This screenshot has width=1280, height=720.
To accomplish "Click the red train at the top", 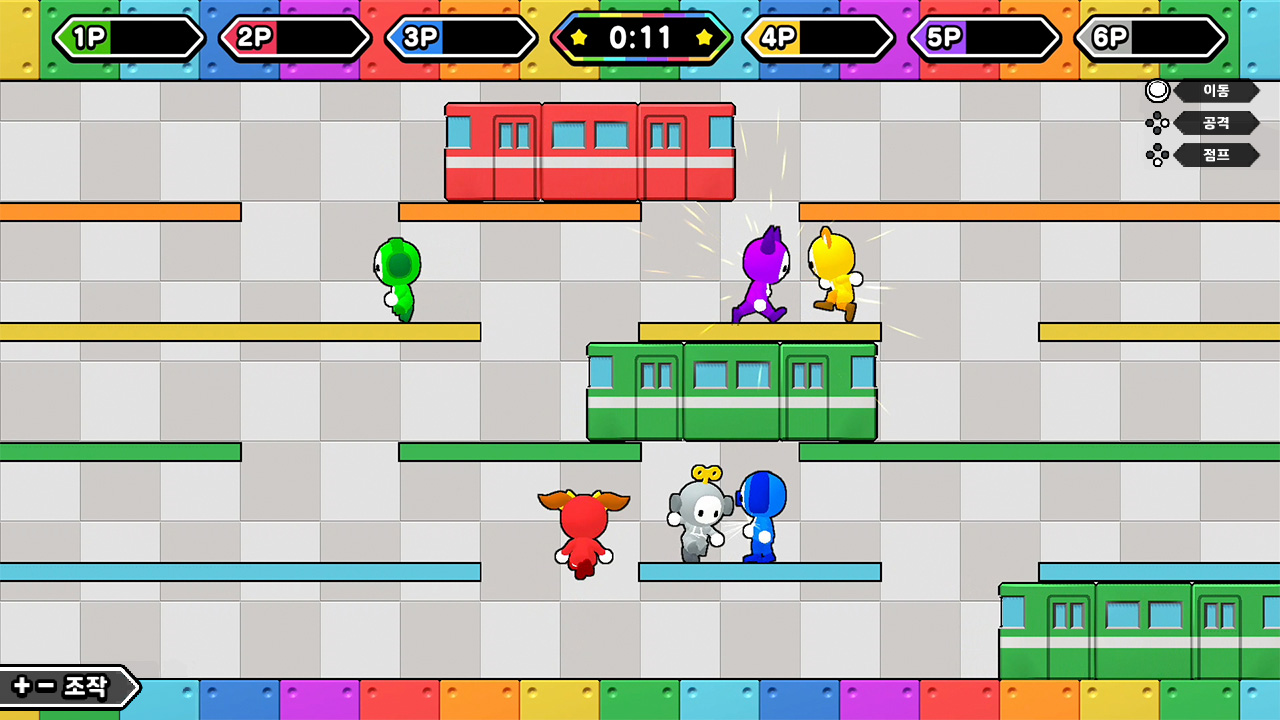I will 588,148.
